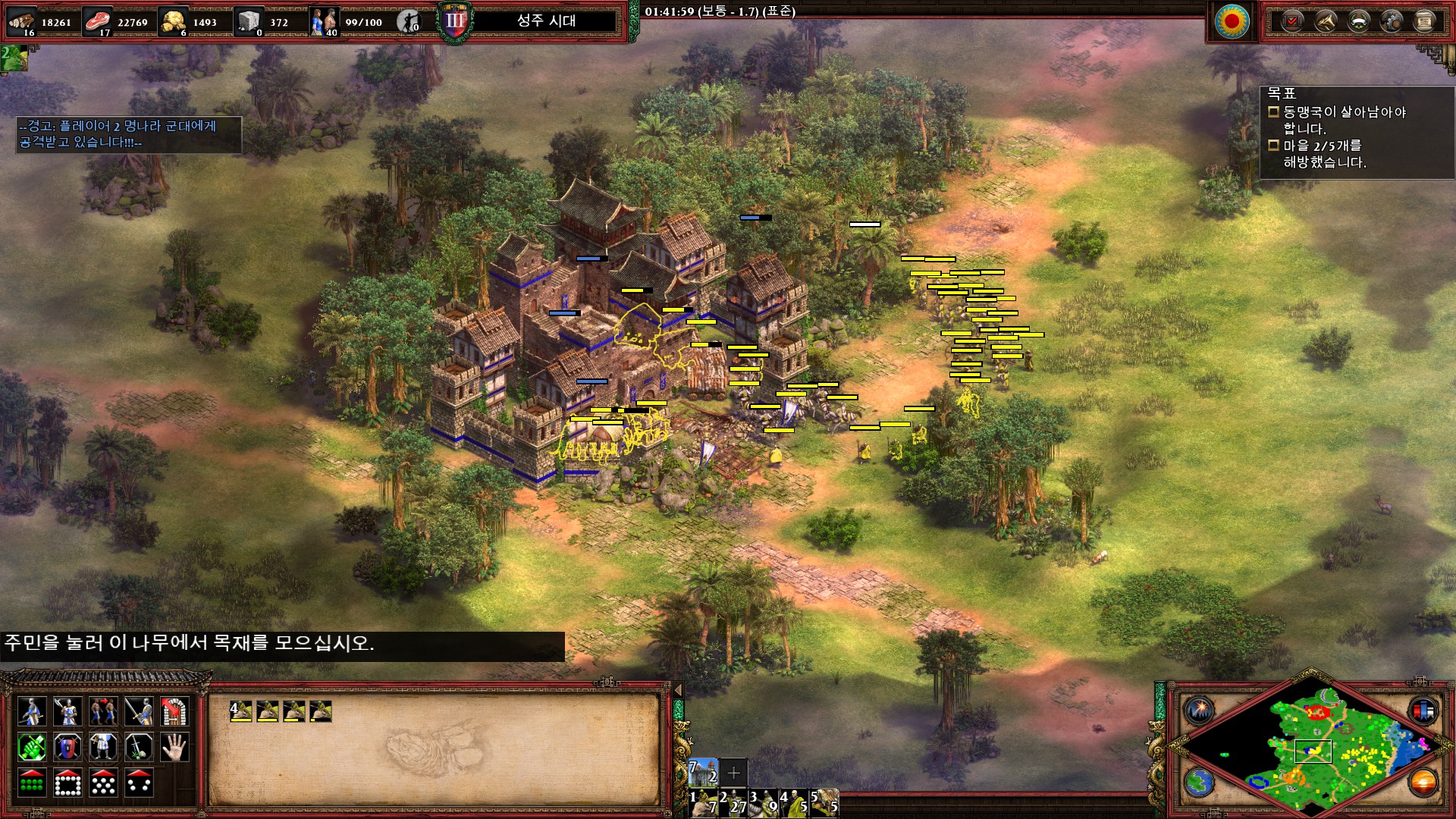Activate the no attack sword-in-ground stance

pyautogui.click(x=139, y=747)
